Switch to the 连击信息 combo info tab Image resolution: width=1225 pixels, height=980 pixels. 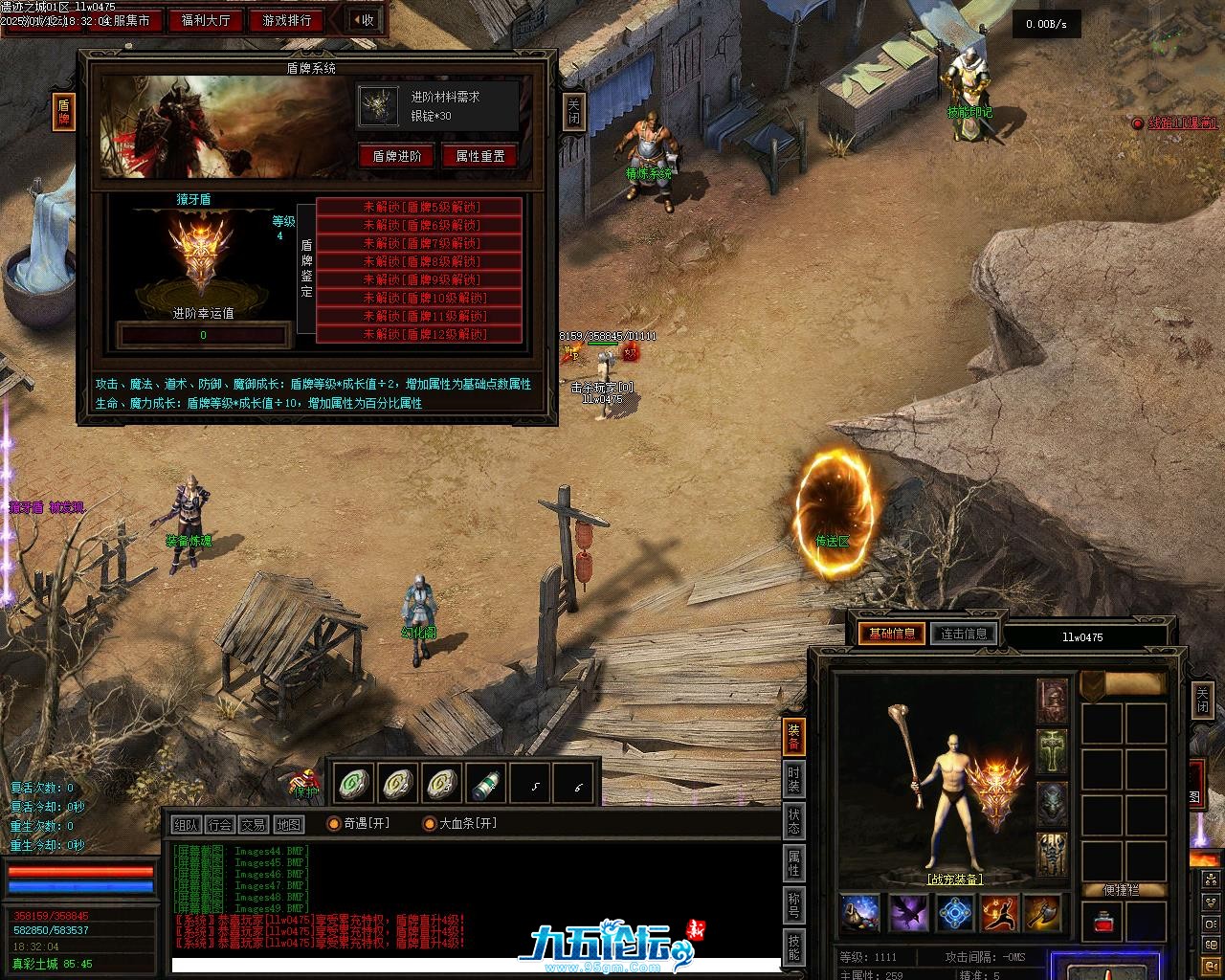(964, 633)
